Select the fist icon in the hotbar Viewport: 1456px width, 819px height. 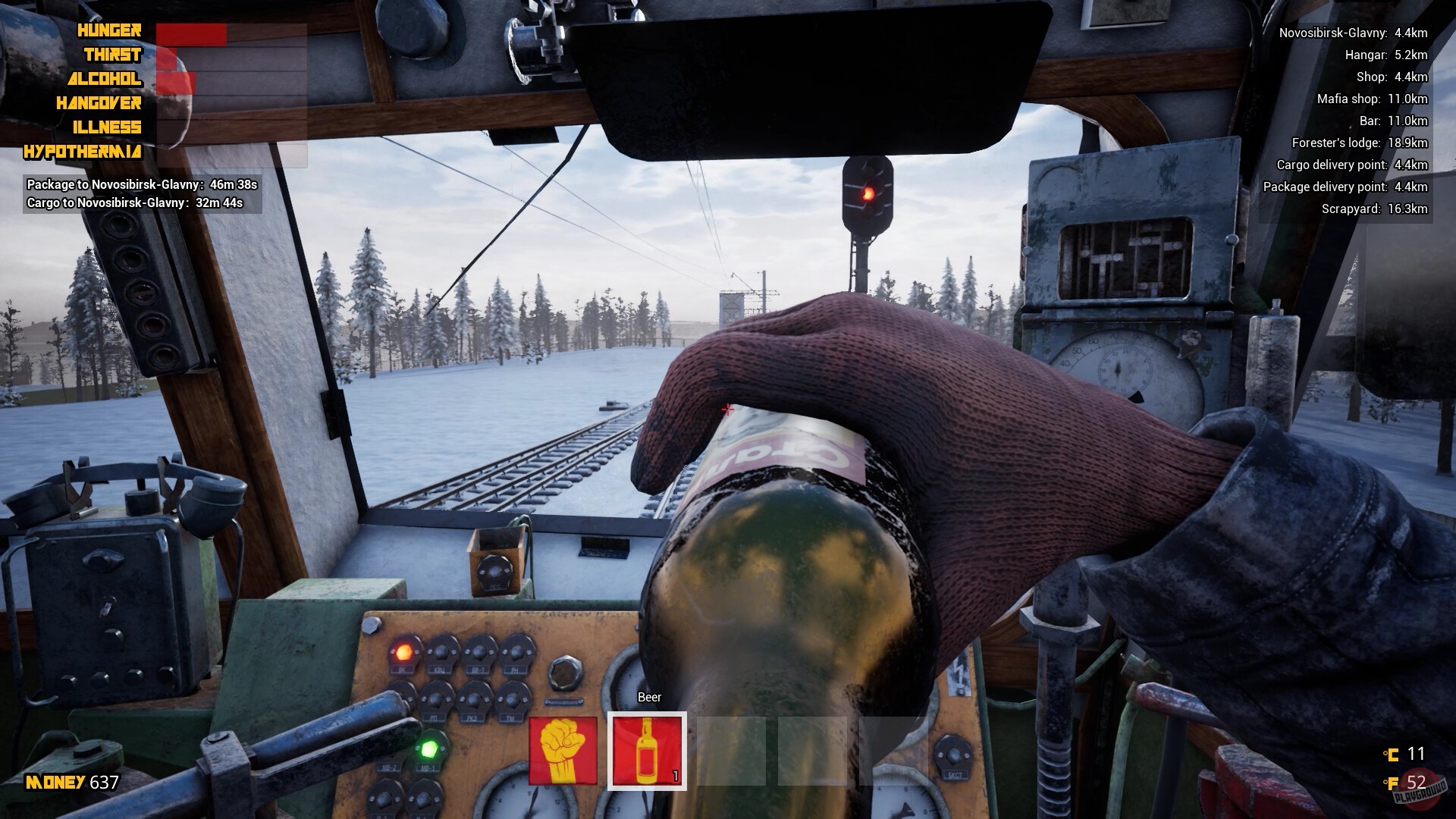(564, 751)
